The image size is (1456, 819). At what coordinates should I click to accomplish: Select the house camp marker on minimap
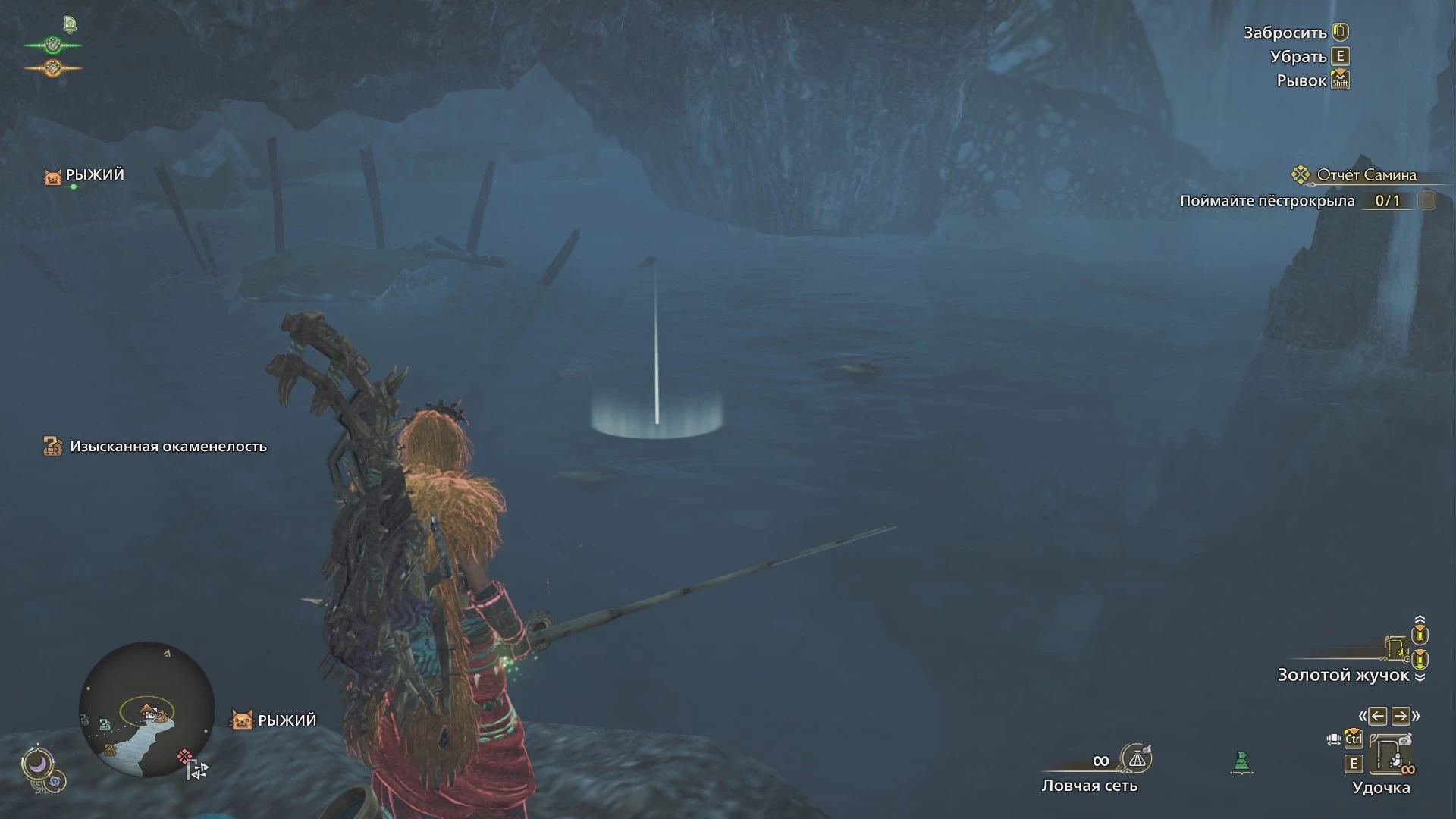(148, 710)
